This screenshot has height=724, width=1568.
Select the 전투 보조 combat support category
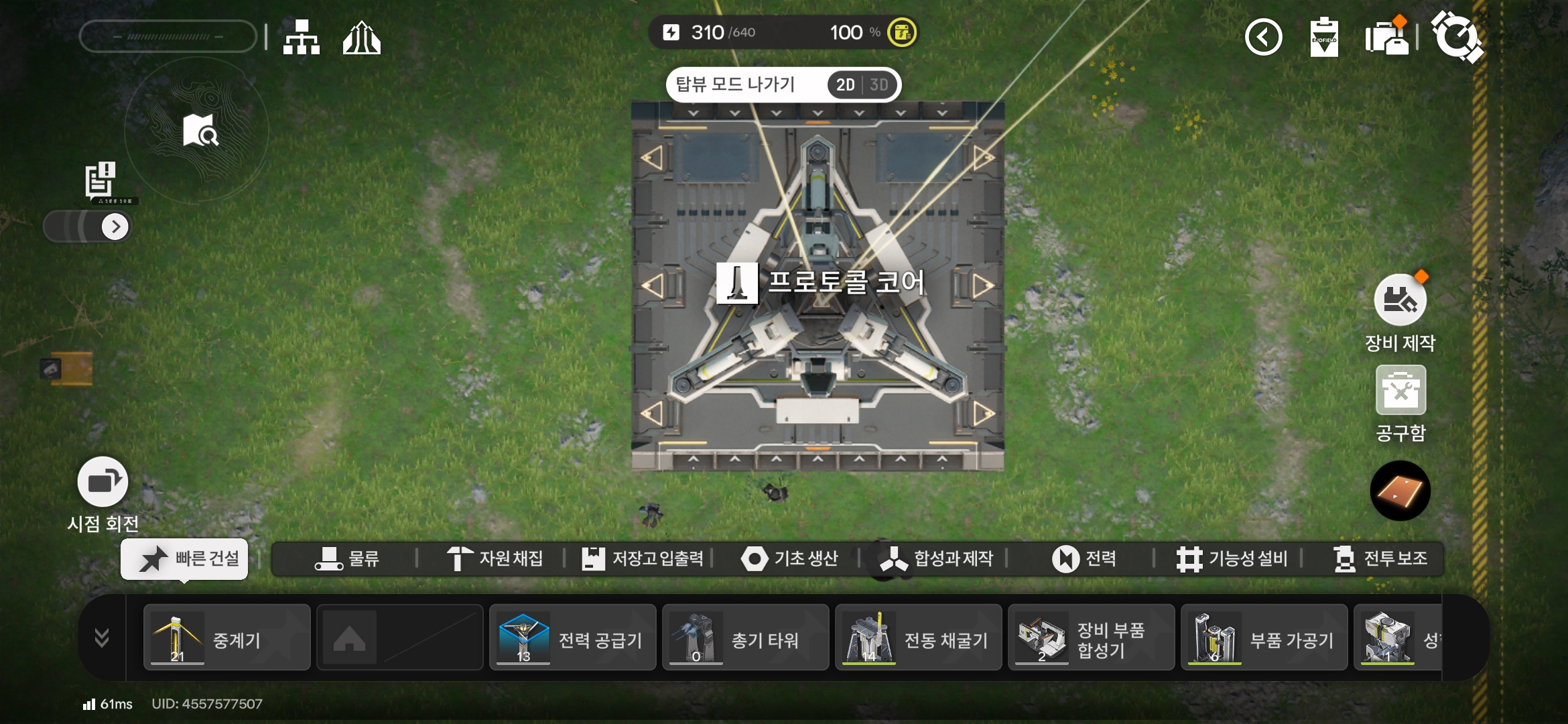point(1380,558)
